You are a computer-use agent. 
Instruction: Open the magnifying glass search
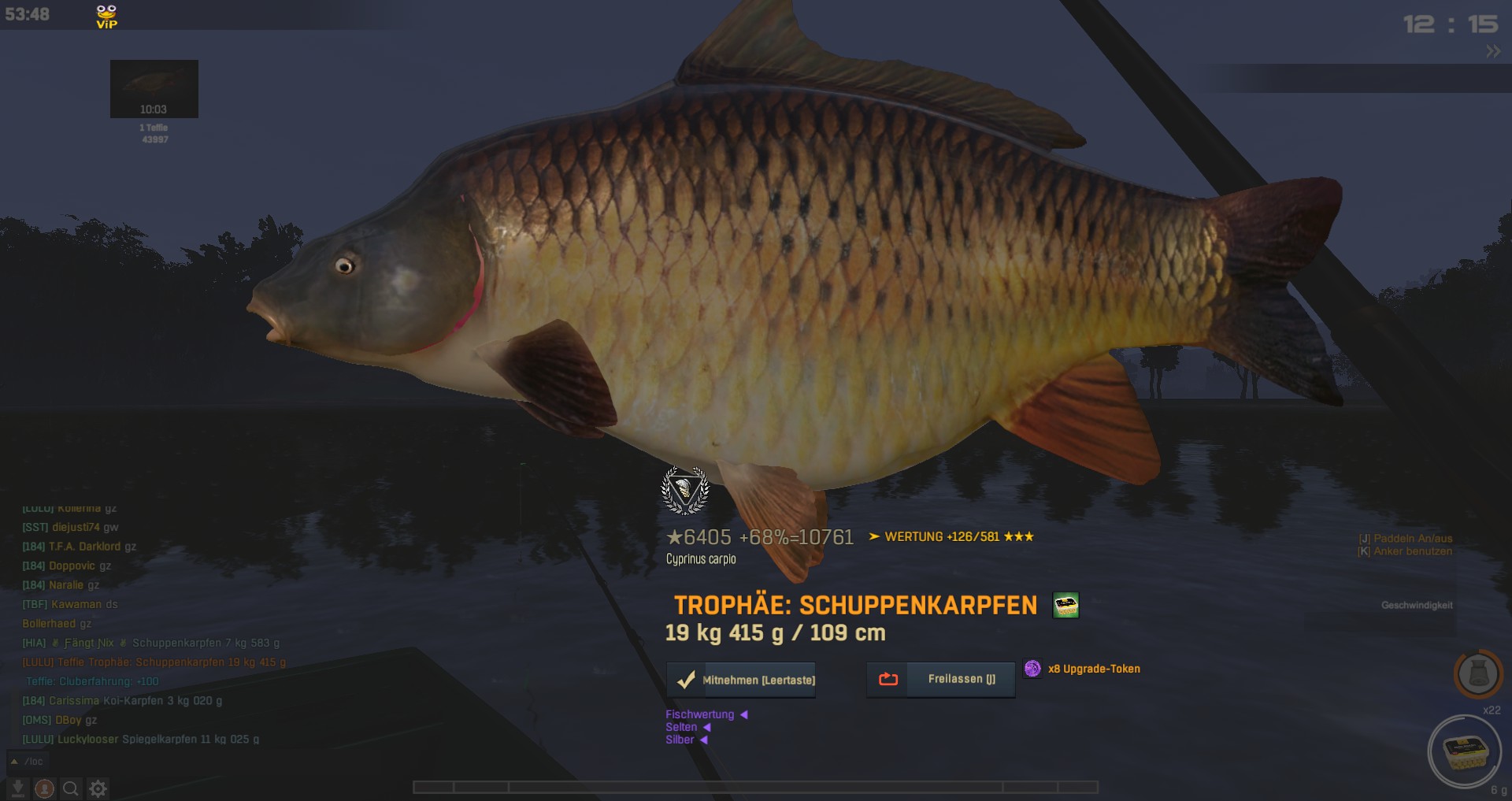71,788
